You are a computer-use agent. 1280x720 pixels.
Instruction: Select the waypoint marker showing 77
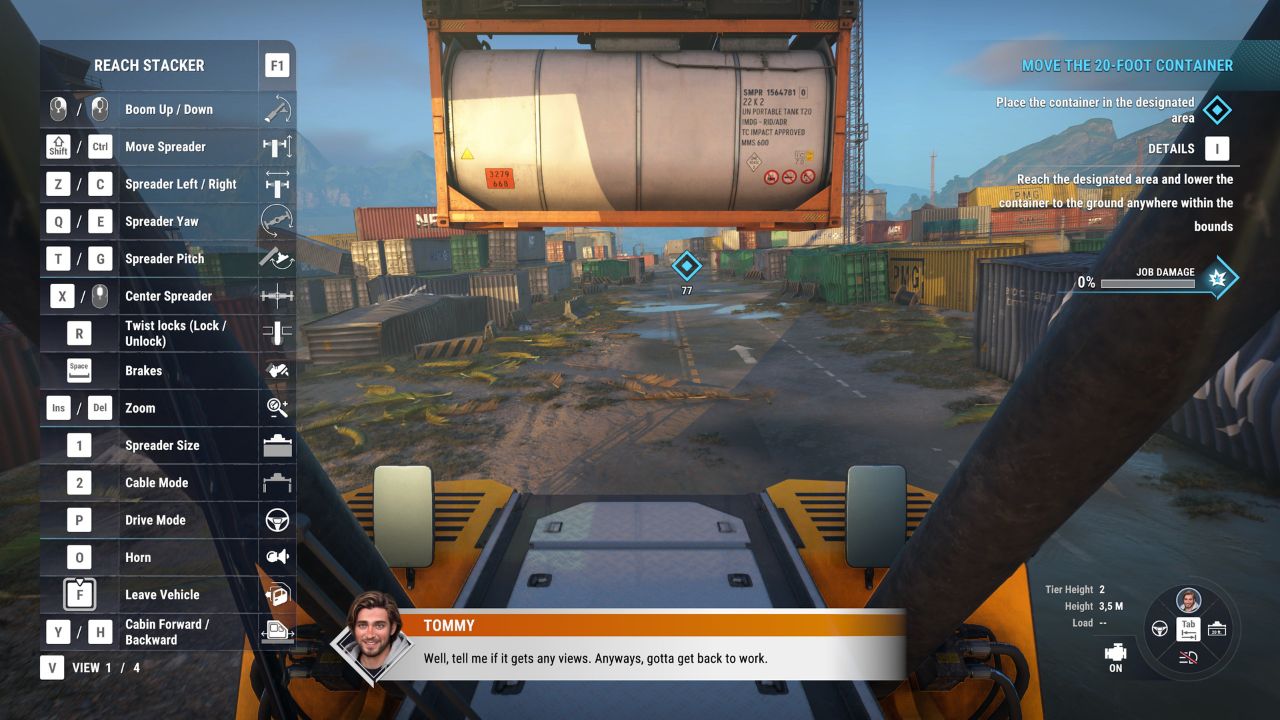point(686,266)
